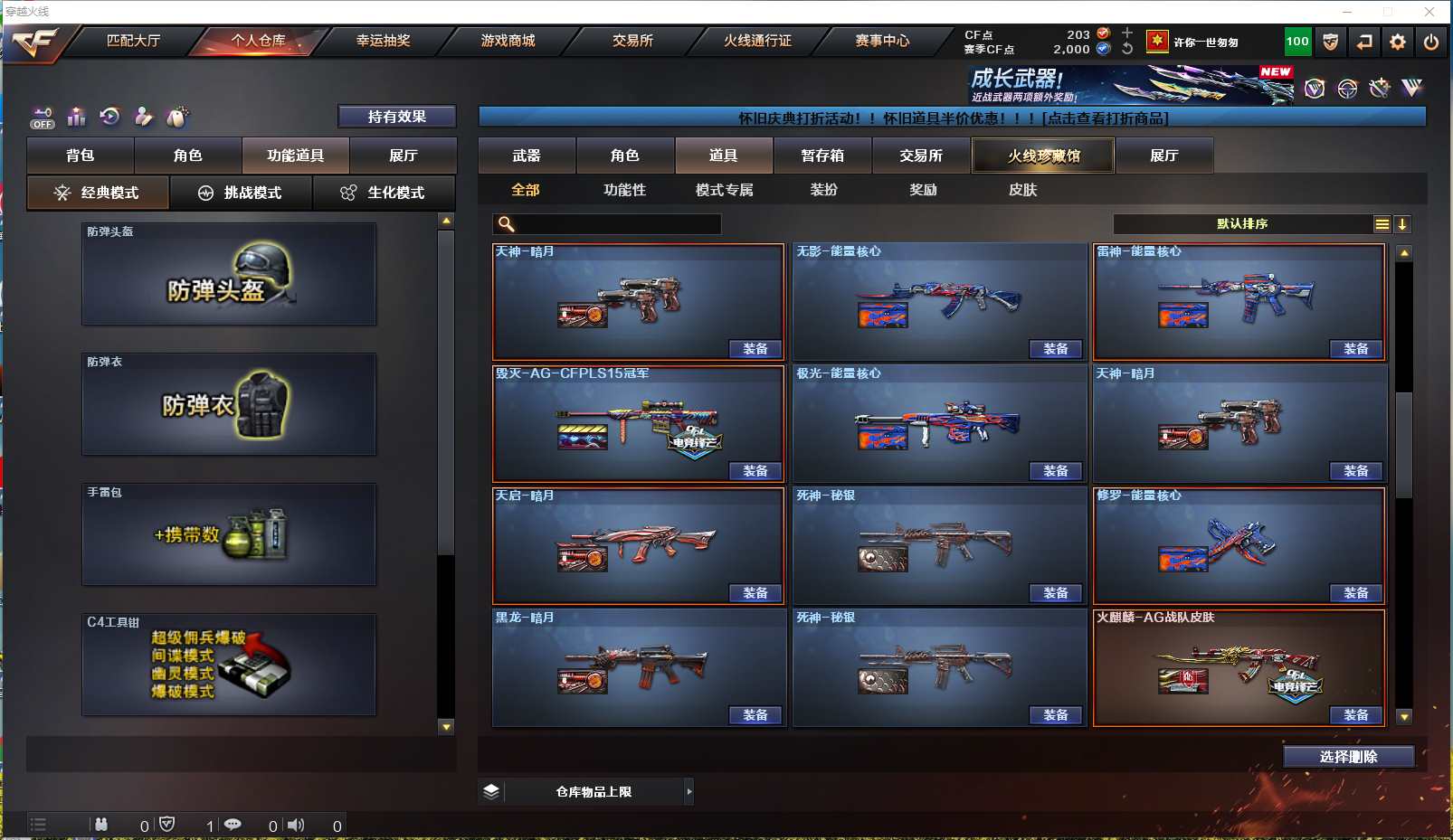The height and width of the screenshot is (840, 1453).
Task: Open the 火线珍藏馆 collection tab
Action: pos(1043,156)
